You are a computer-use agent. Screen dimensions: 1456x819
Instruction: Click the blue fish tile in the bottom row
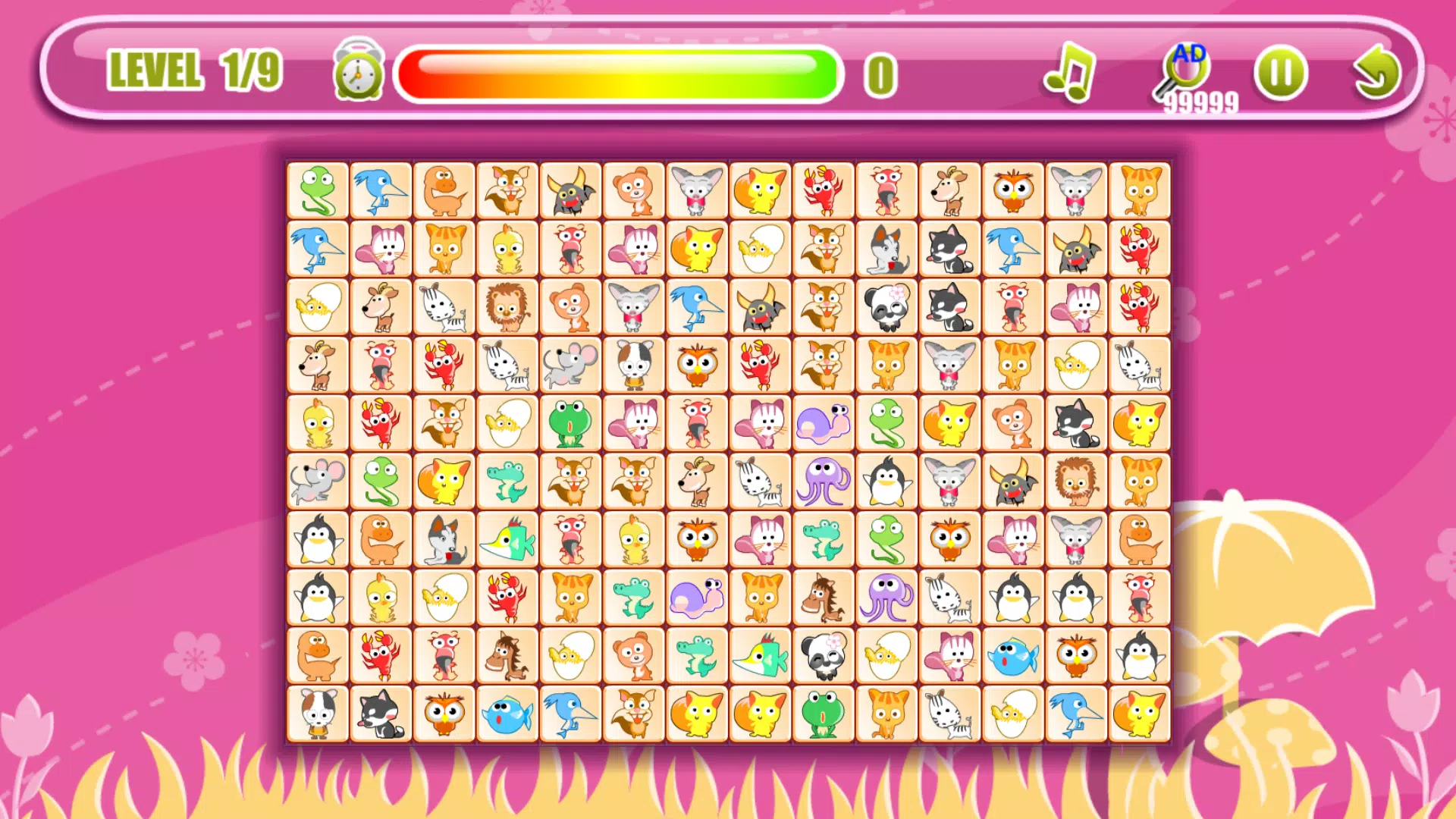click(x=507, y=714)
